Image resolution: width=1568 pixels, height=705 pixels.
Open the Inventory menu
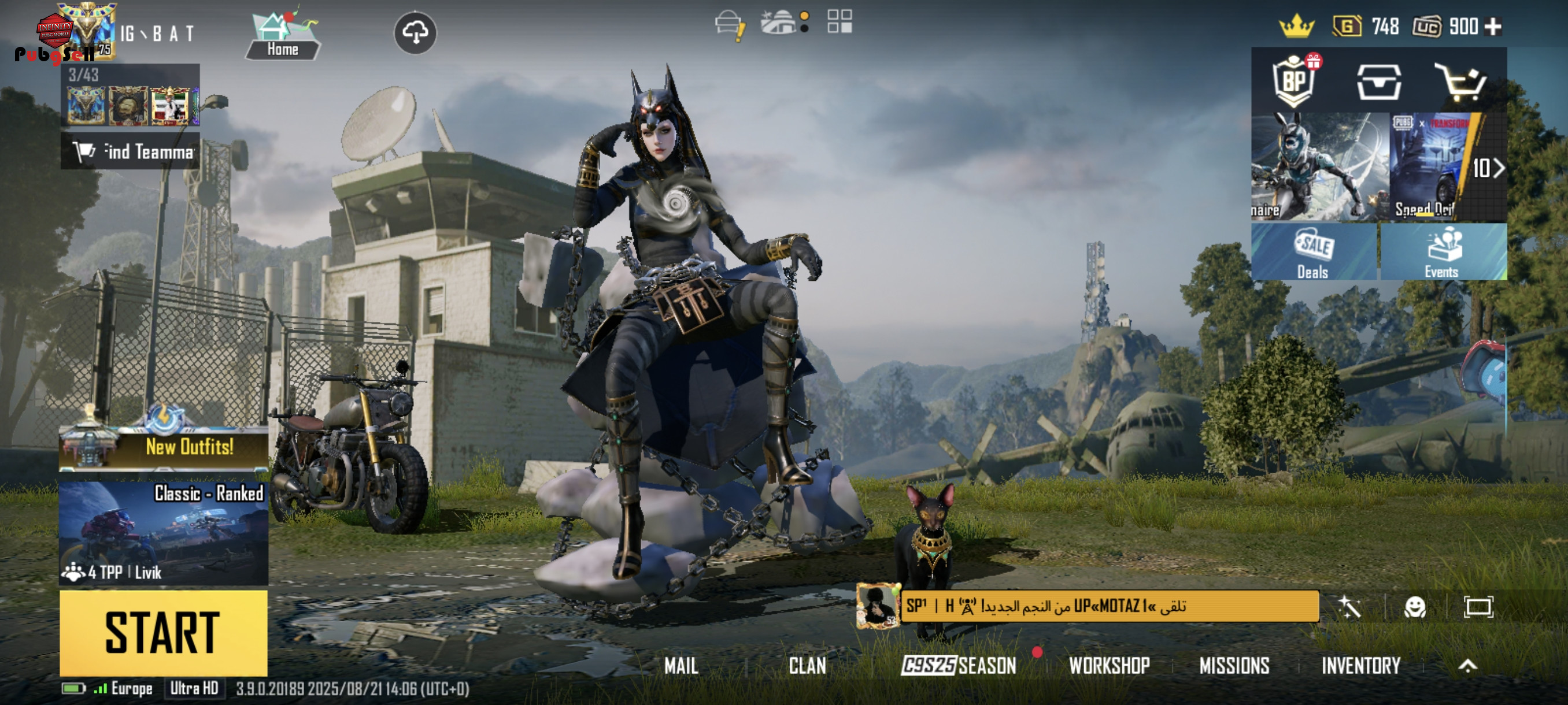(x=1361, y=666)
